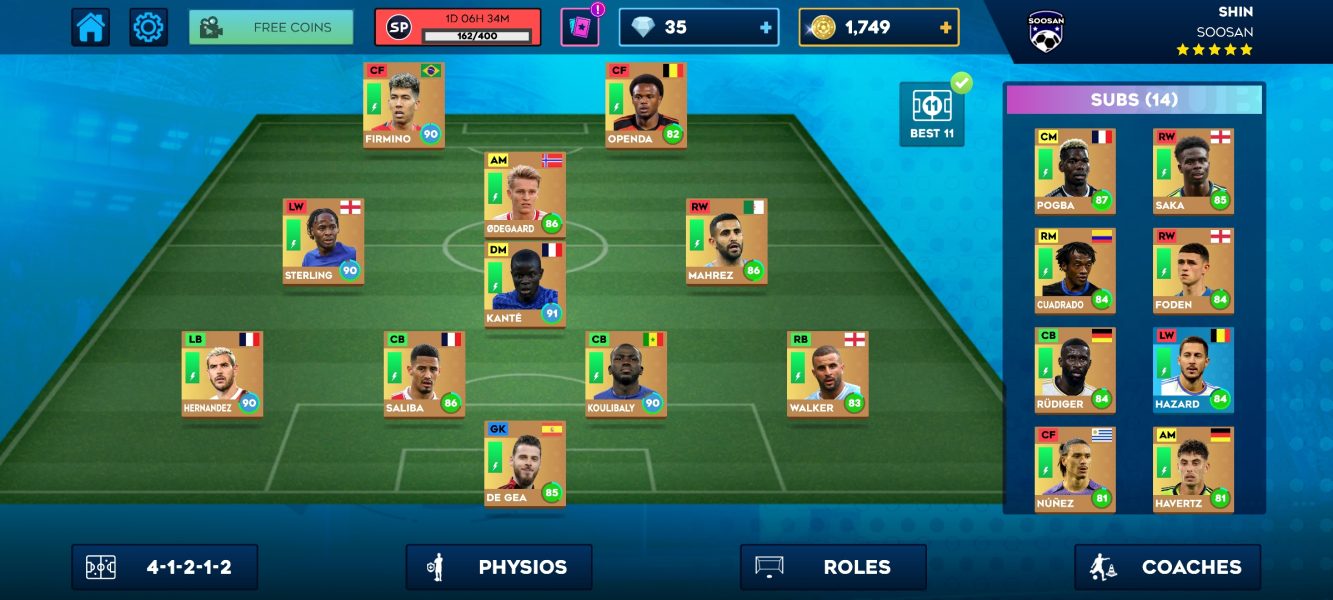
Task: Select Firmino's player card
Action: pyautogui.click(x=404, y=105)
